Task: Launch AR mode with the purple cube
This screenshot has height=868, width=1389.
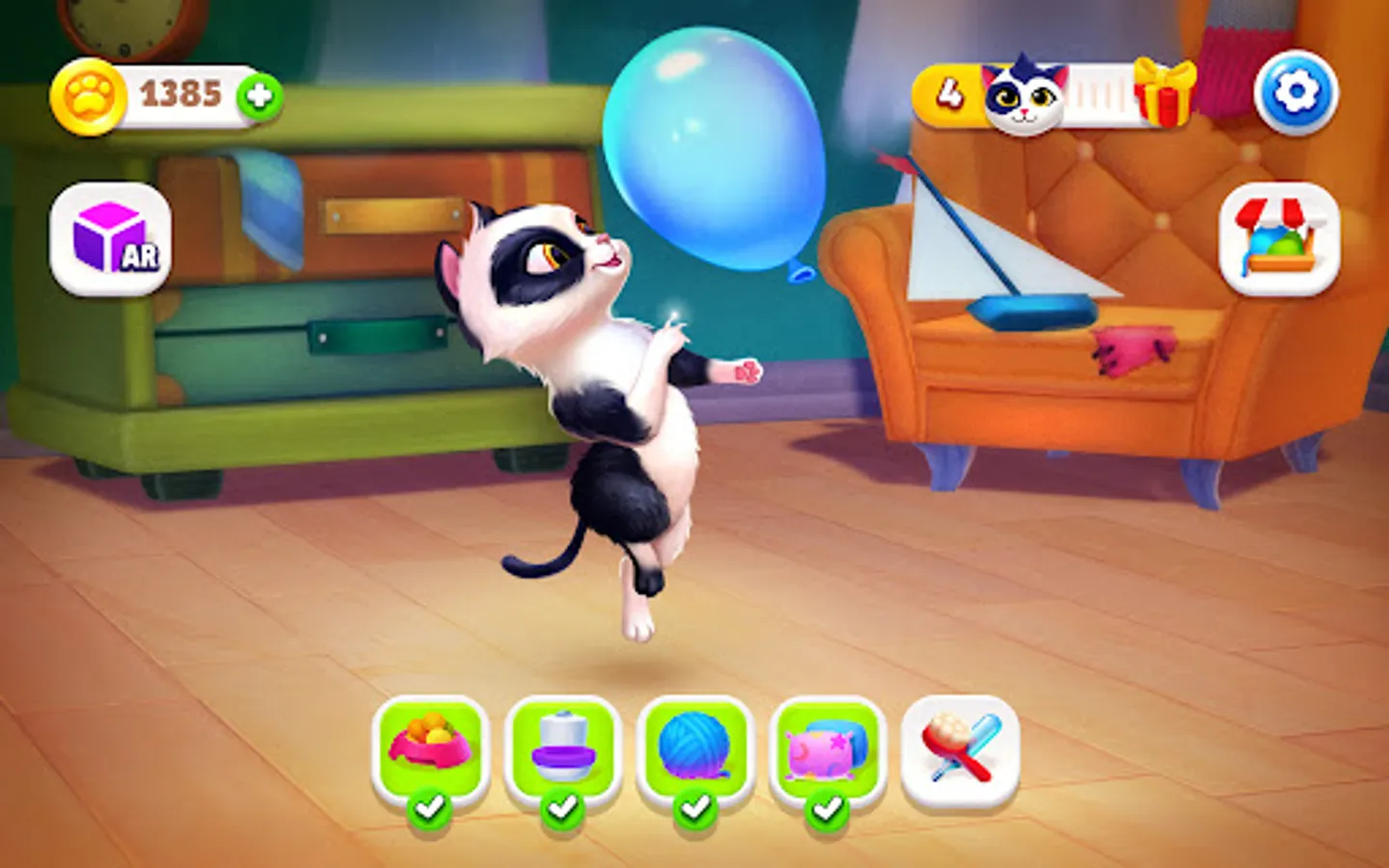Action: coord(109,241)
